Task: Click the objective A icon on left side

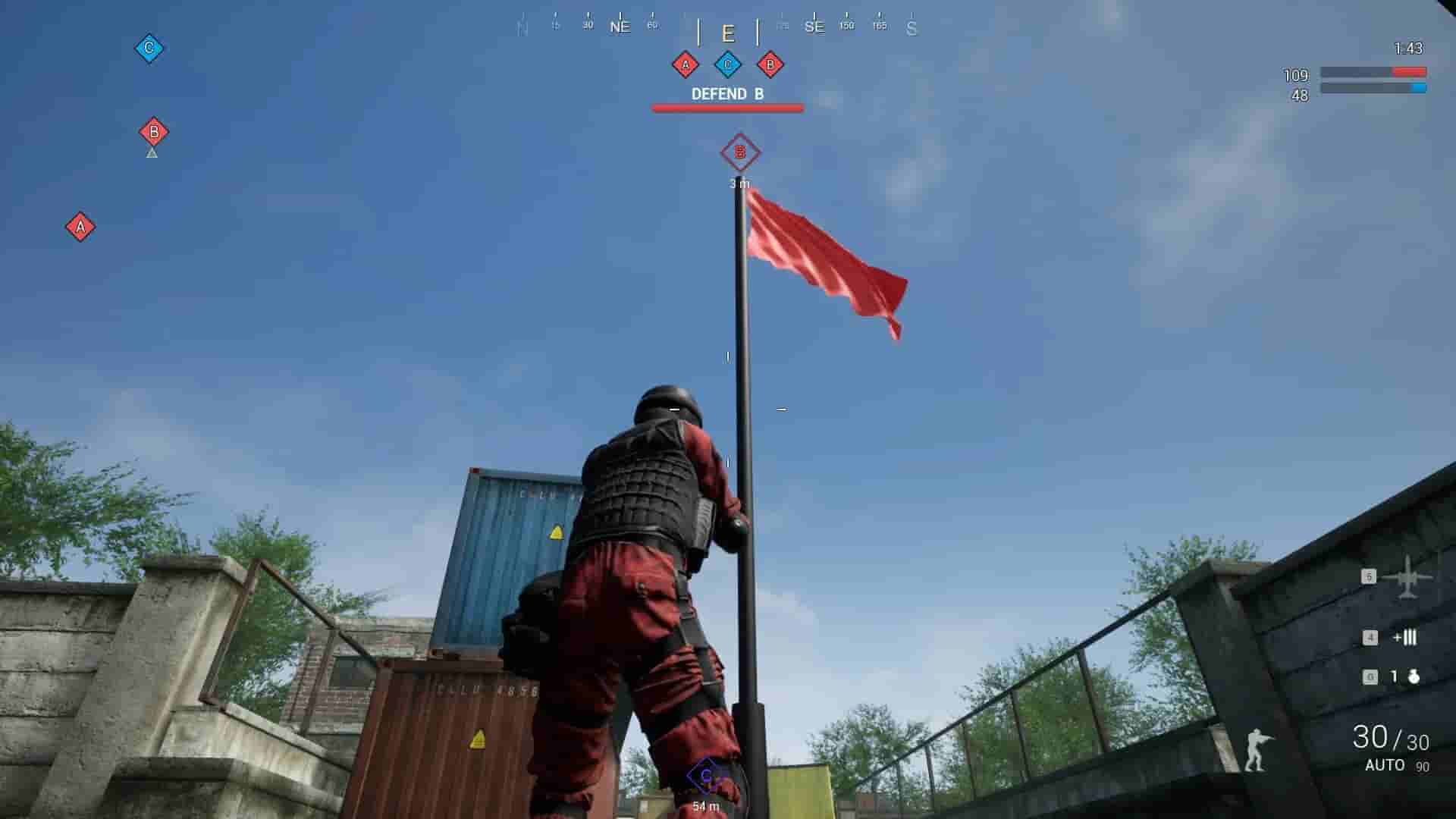Action: 79,224
